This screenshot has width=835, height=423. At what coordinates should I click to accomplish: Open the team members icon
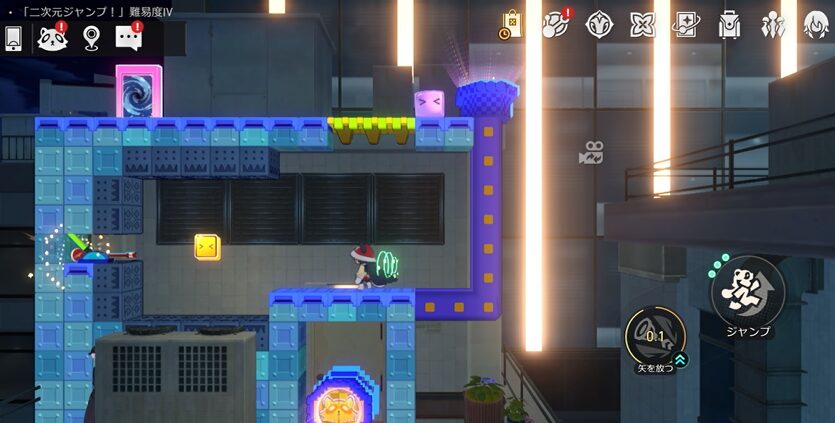773,25
